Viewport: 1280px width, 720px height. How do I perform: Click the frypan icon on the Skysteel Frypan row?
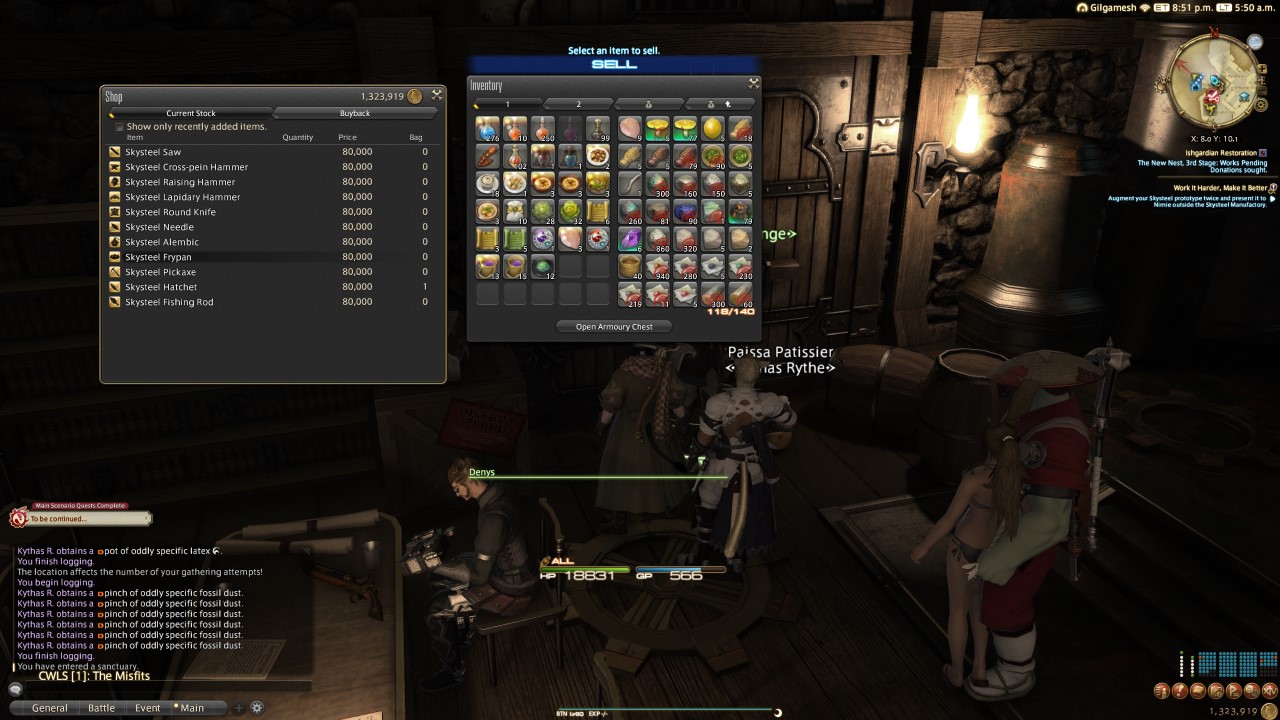[x=114, y=256]
